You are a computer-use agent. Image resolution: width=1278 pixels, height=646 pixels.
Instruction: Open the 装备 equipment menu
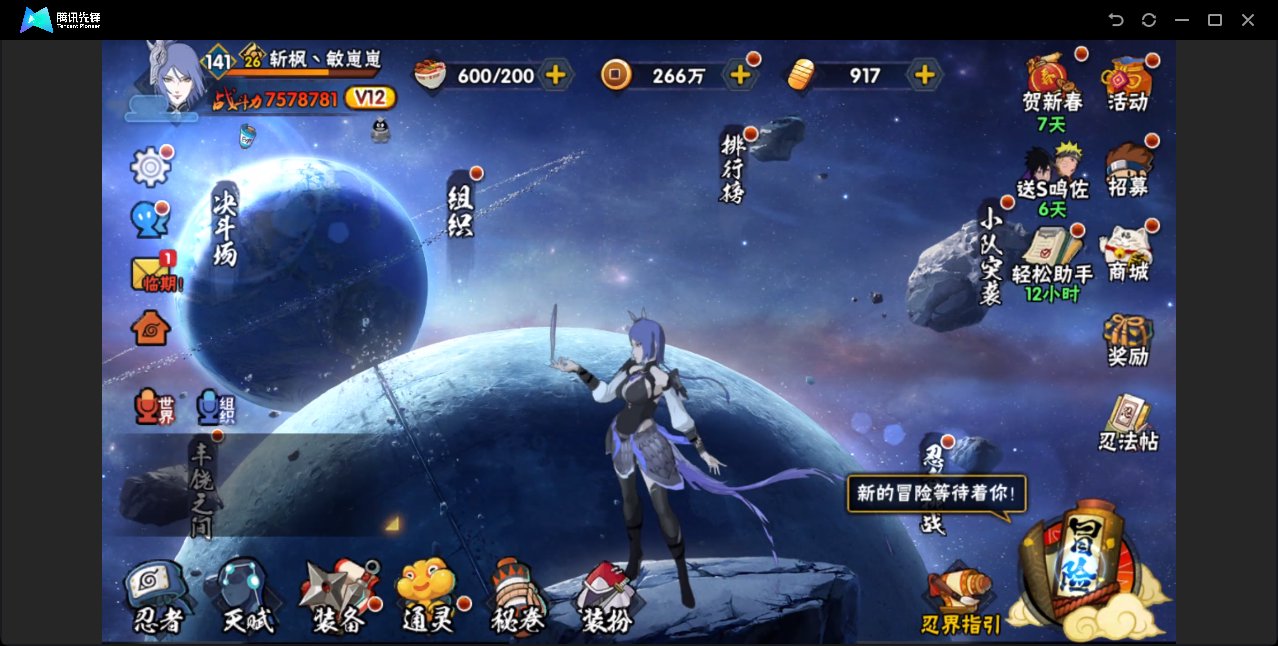click(x=339, y=598)
